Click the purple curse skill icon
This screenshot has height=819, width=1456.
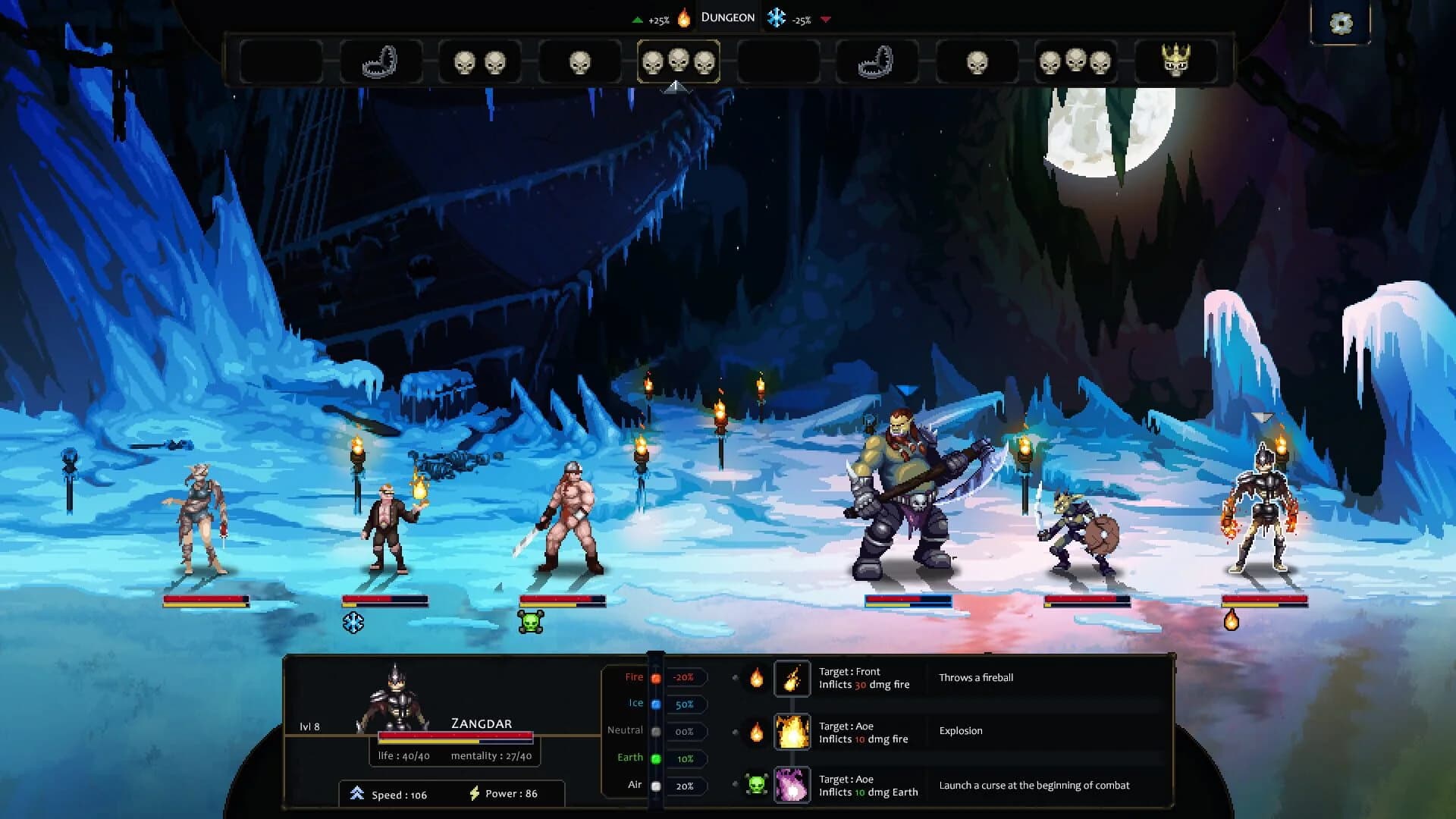tap(792, 786)
